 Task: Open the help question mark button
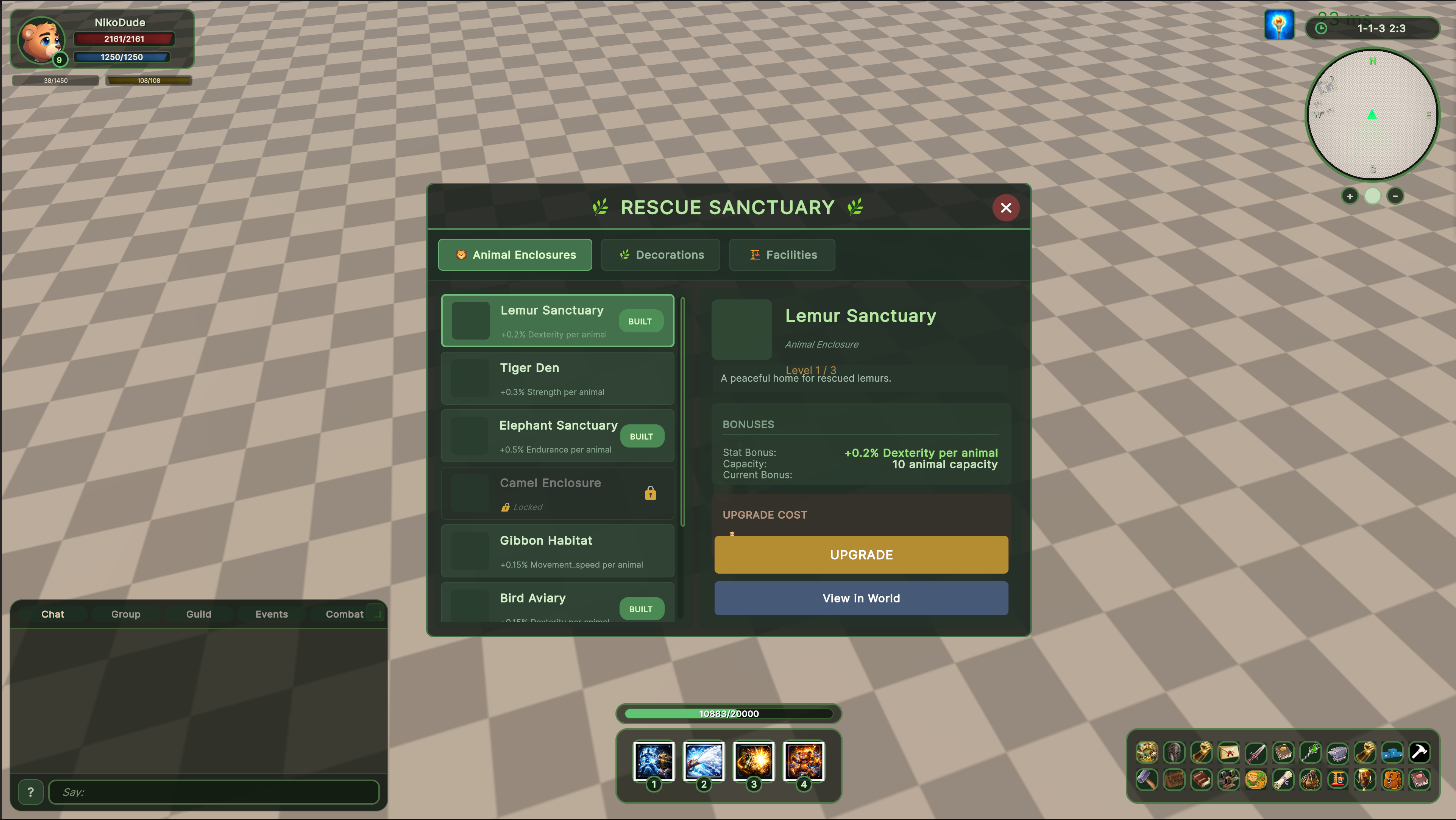29,791
